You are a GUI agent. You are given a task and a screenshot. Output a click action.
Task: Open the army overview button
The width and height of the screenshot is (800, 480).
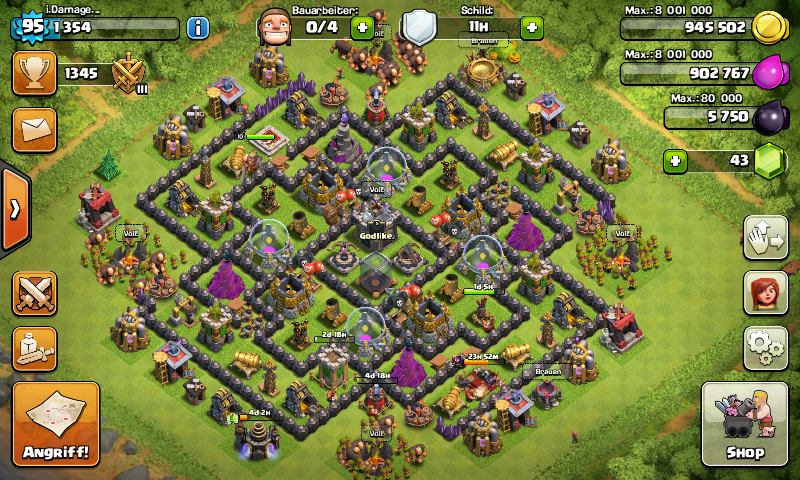point(33,347)
